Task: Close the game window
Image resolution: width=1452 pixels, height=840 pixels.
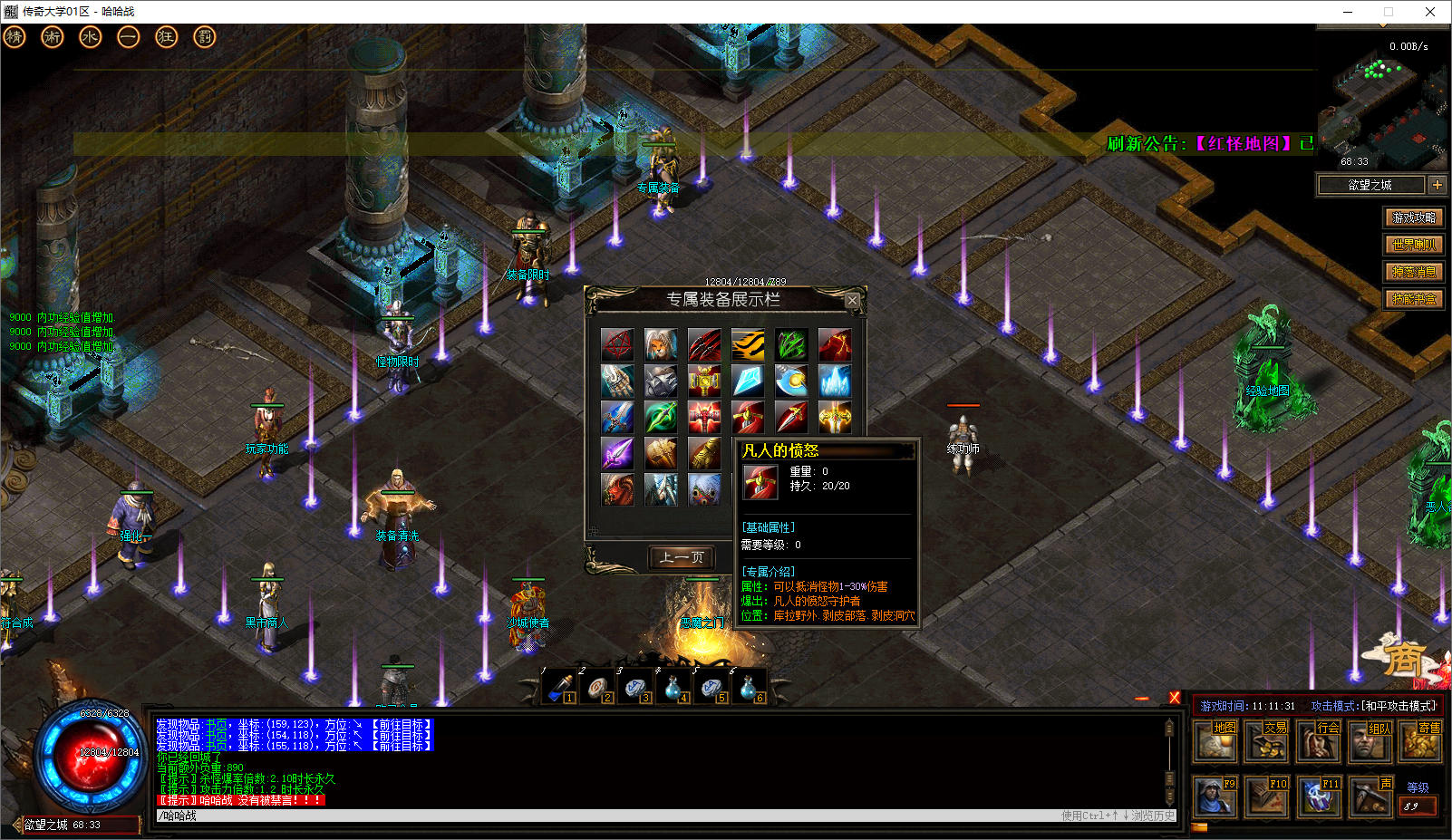Action: tap(1430, 12)
